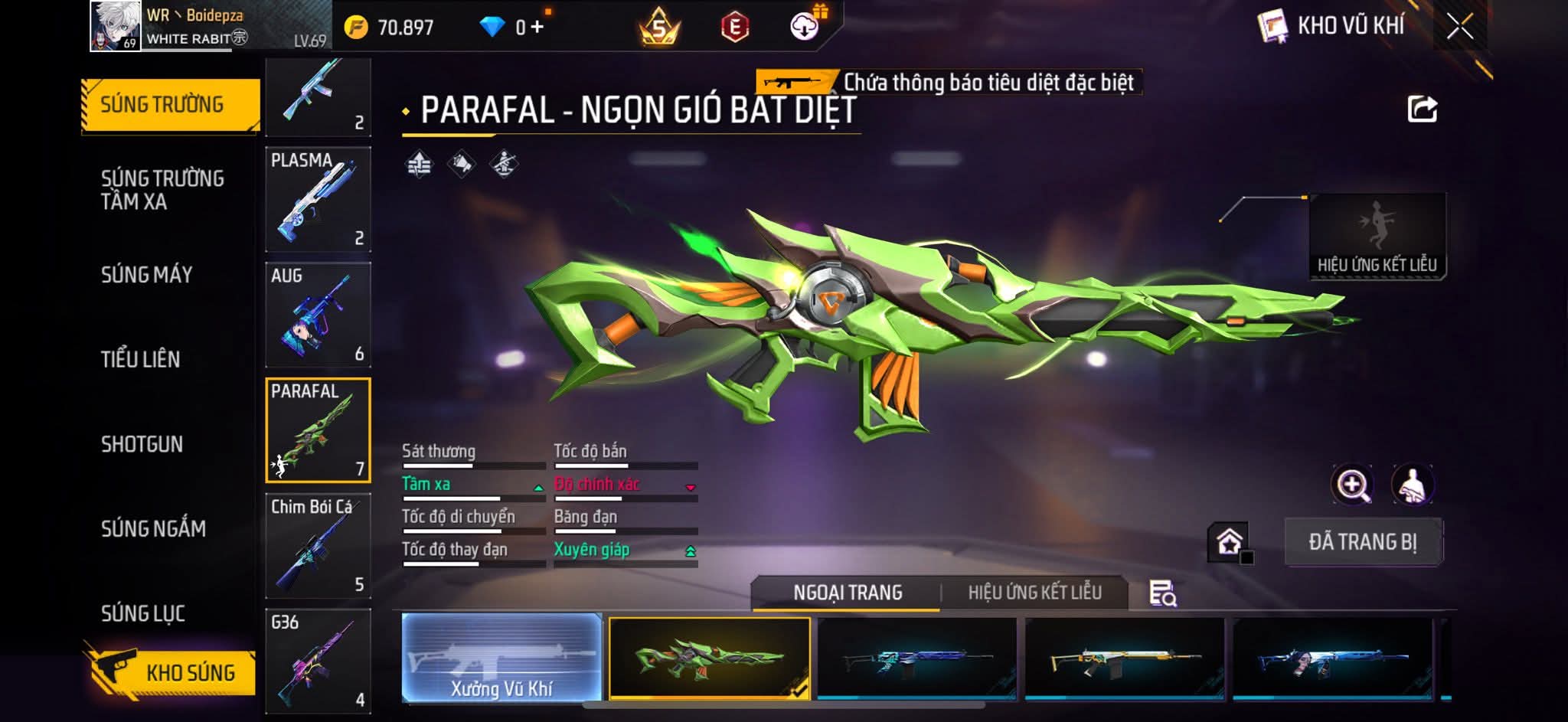The height and width of the screenshot is (722, 1568).
Task: Choose the G36 weapon tile
Action: (x=318, y=661)
